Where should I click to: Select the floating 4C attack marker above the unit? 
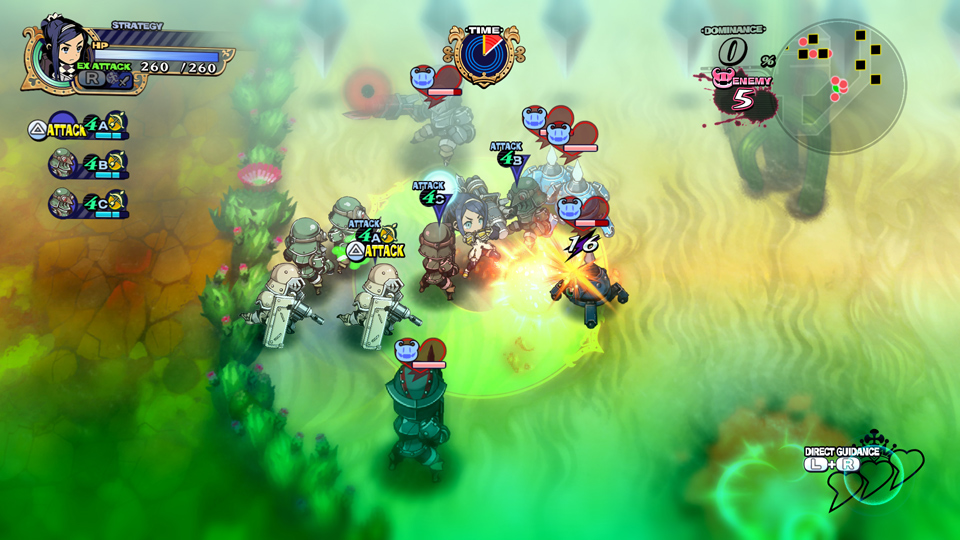[431, 196]
